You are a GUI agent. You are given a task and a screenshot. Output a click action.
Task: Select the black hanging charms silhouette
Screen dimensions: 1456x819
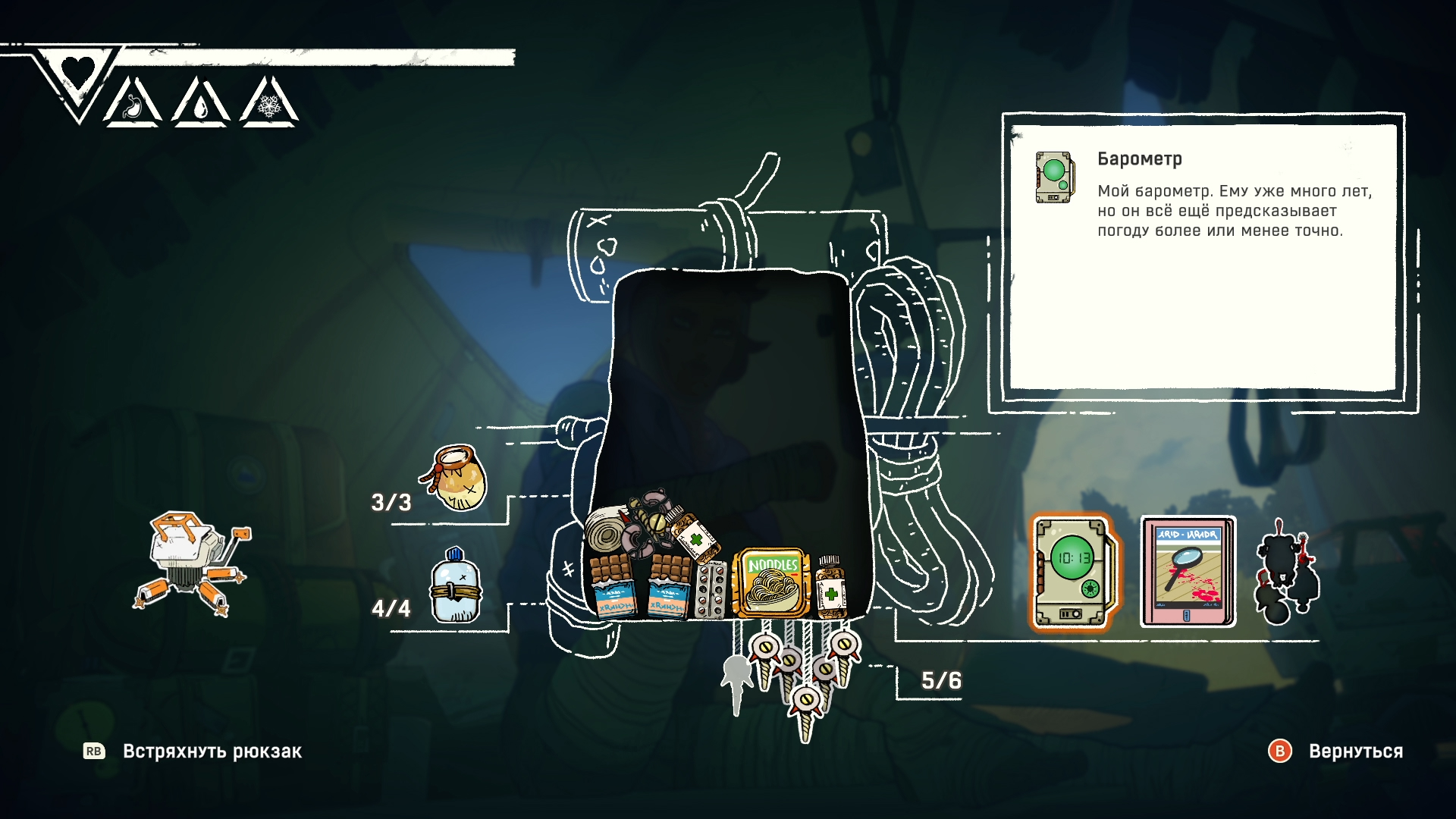coord(1287,573)
